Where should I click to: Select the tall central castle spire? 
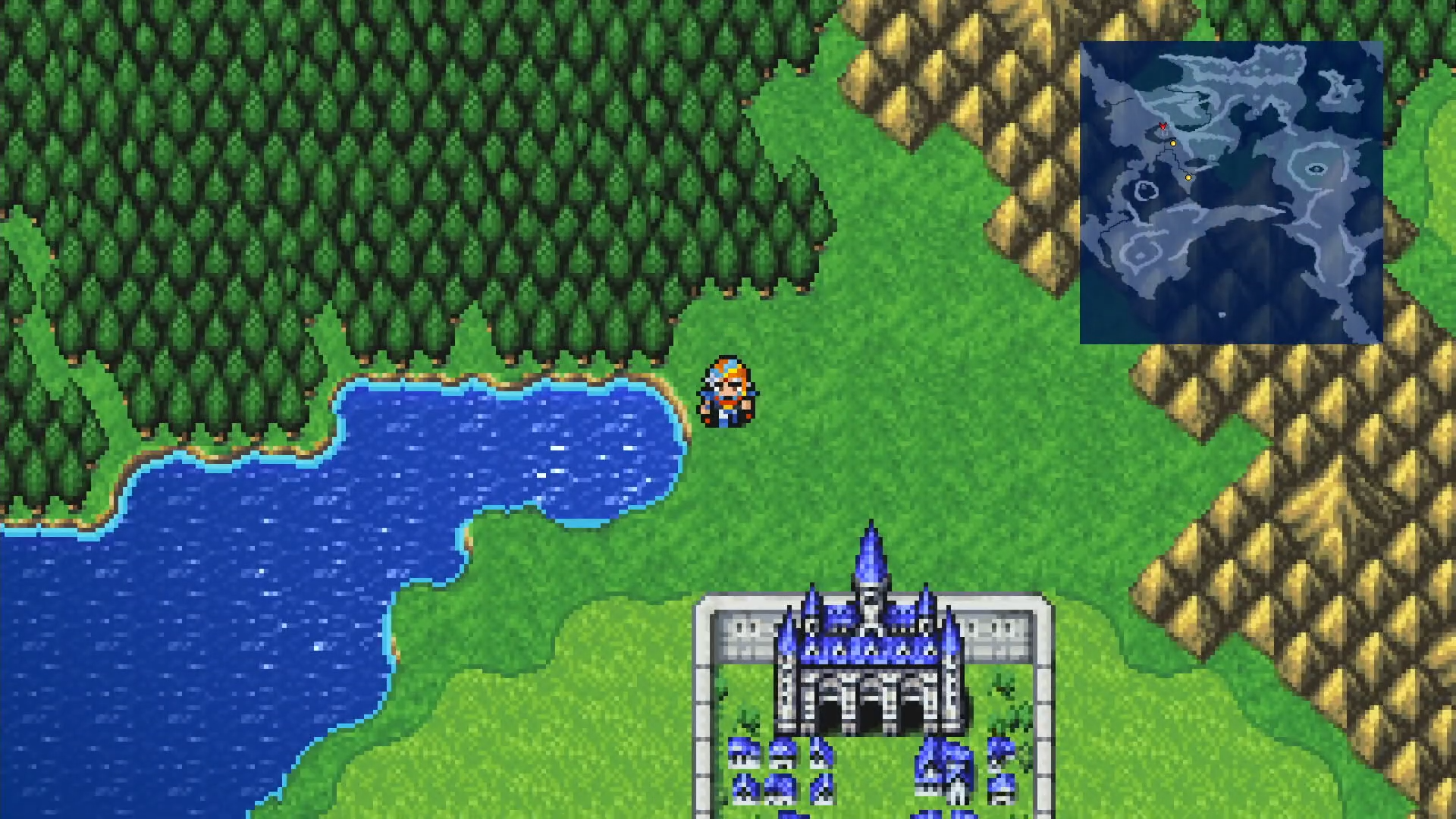[x=871, y=554]
